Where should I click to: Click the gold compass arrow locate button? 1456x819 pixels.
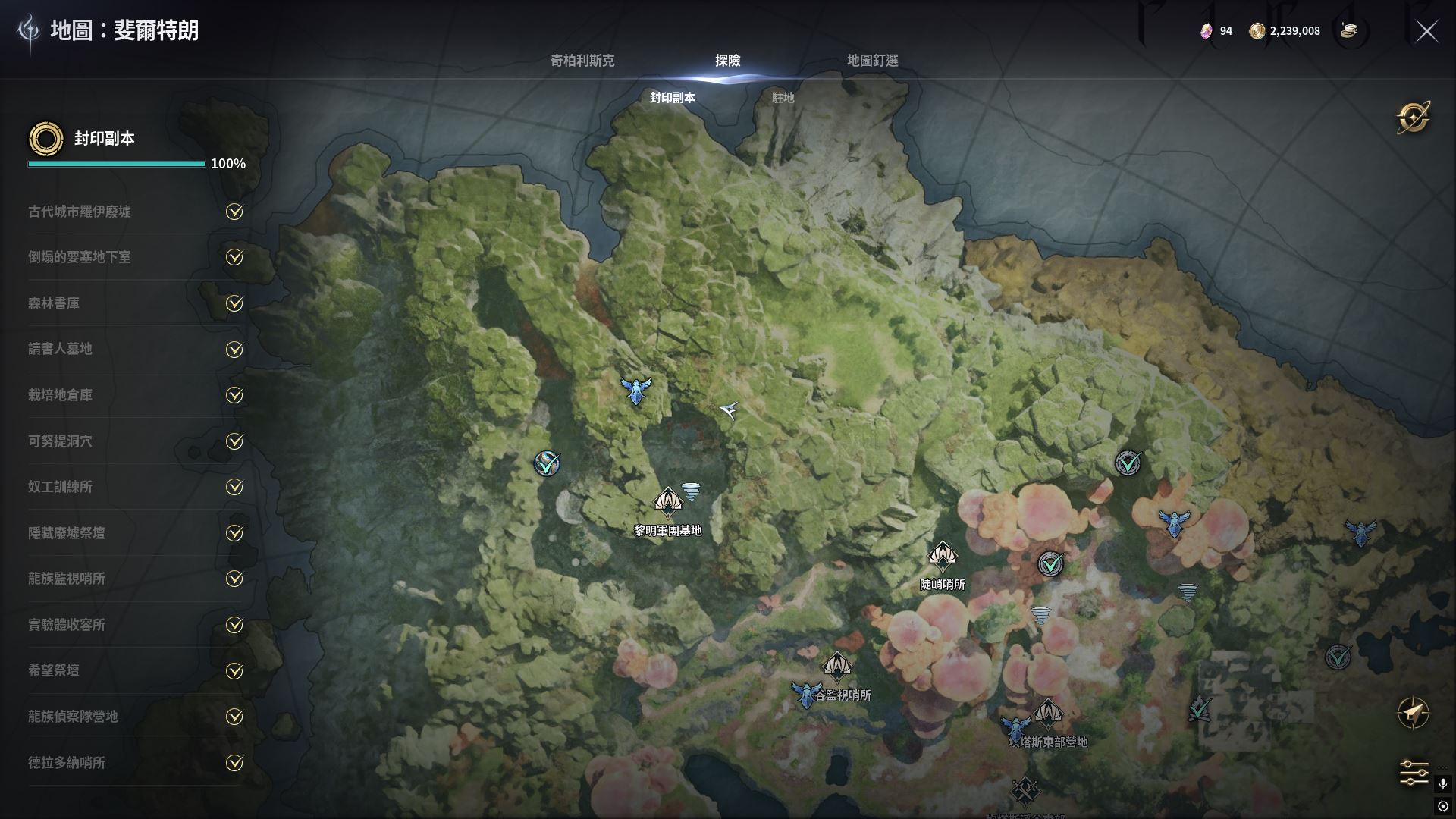(x=1414, y=713)
